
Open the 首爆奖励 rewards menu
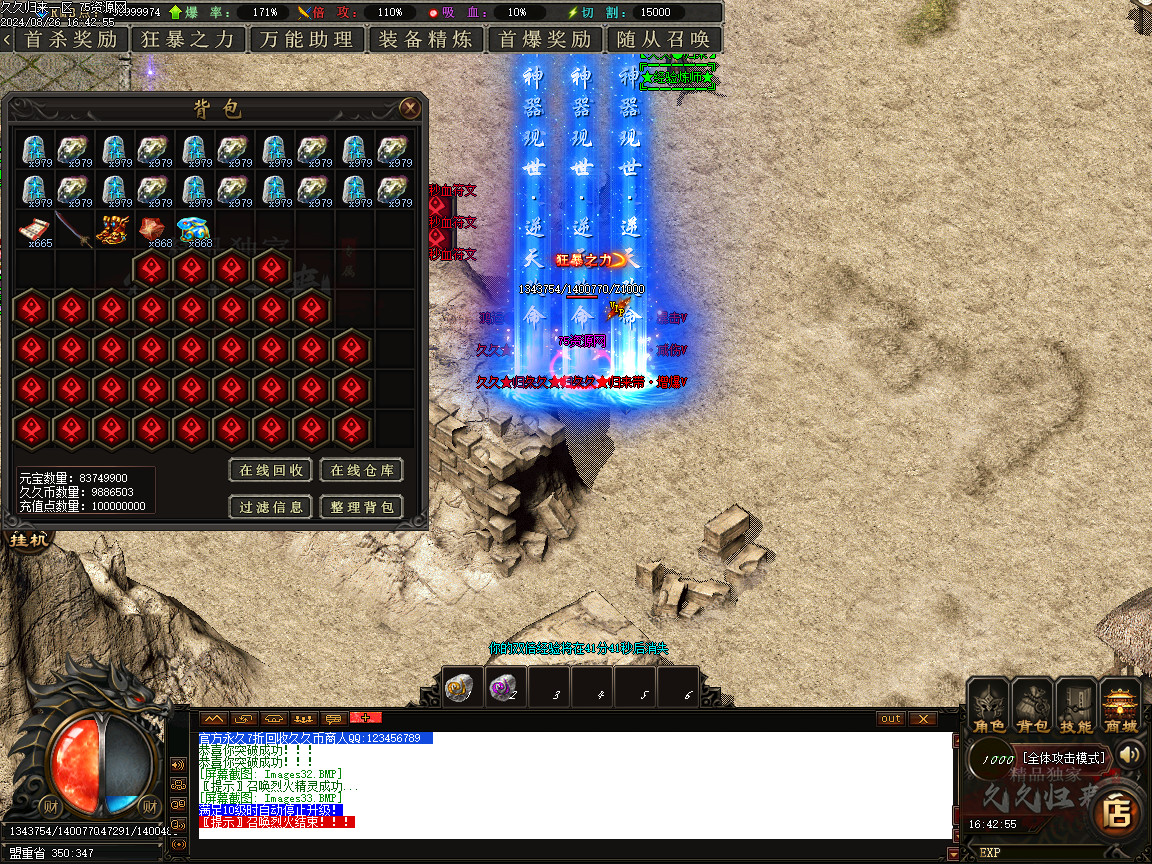(x=545, y=40)
